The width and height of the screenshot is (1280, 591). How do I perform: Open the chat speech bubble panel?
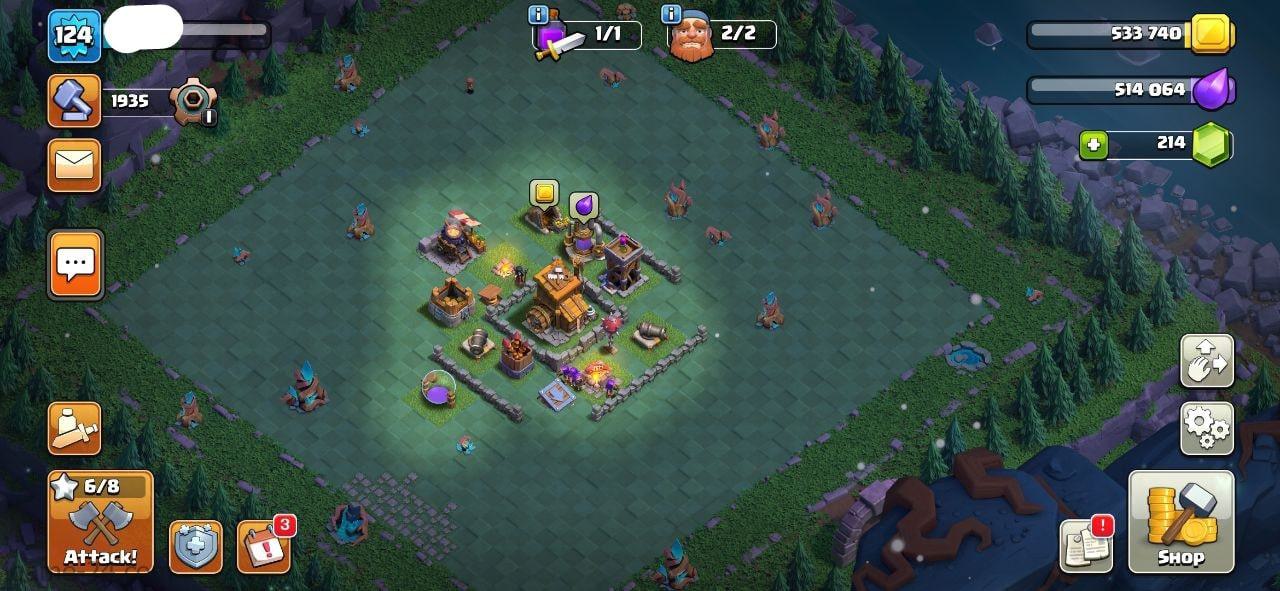pyautogui.click(x=75, y=264)
